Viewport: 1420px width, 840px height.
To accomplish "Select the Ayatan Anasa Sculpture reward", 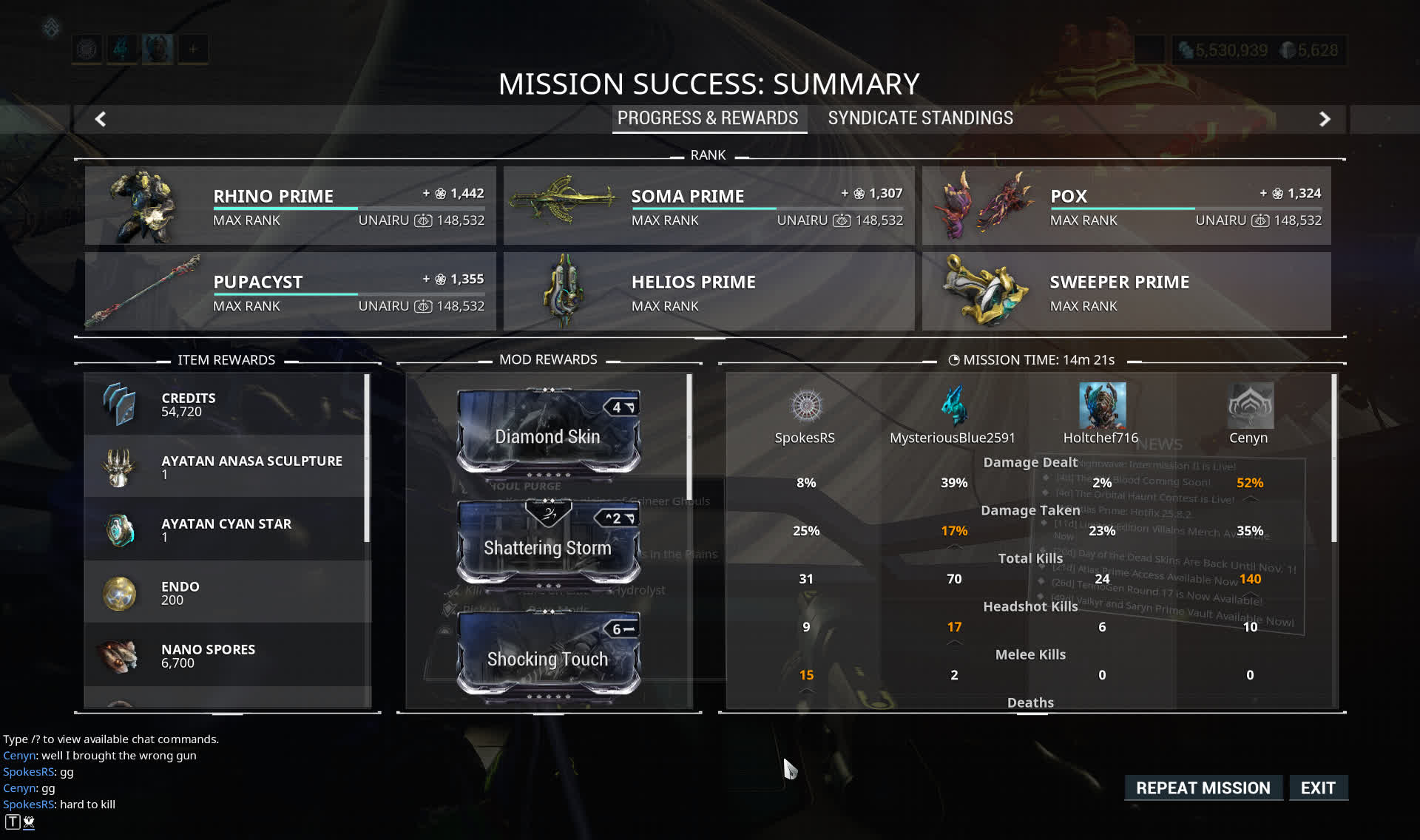I will click(226, 467).
